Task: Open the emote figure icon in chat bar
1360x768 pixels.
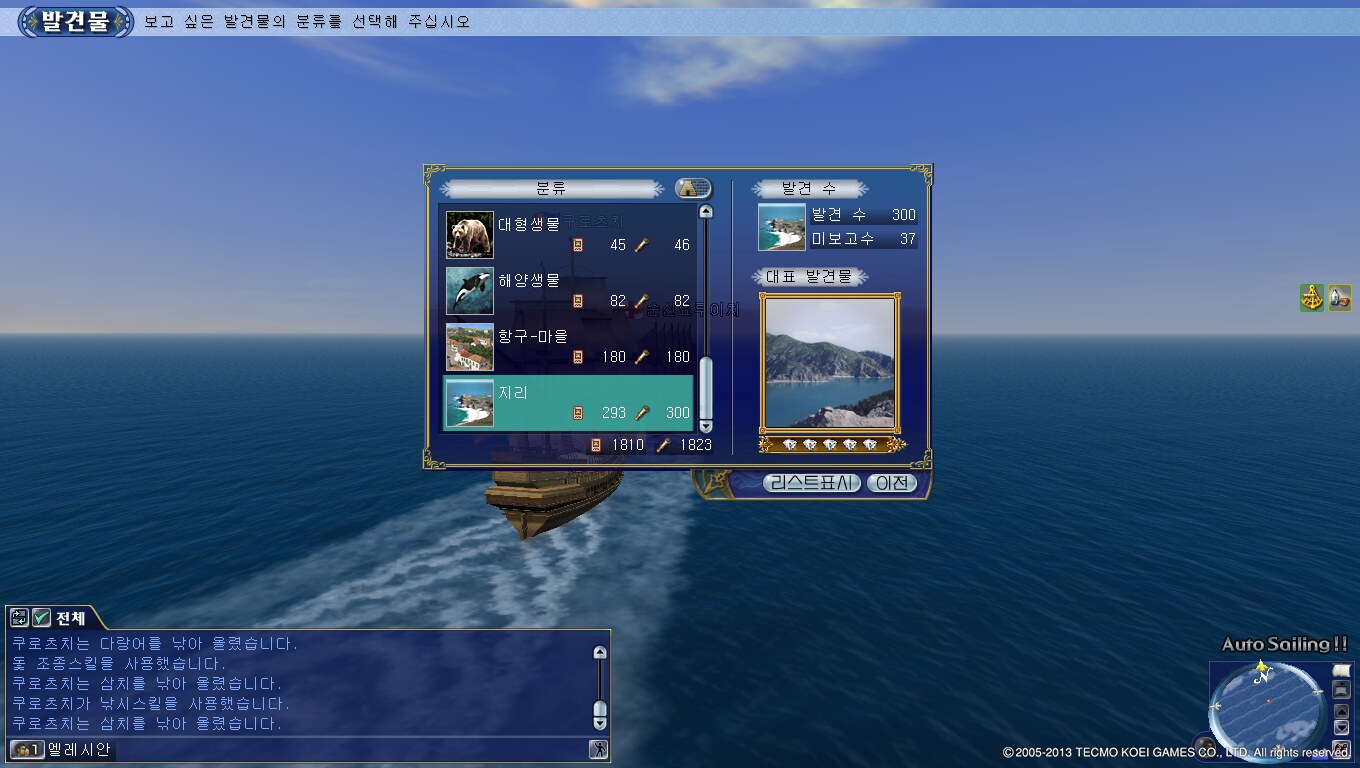Action: (598, 749)
